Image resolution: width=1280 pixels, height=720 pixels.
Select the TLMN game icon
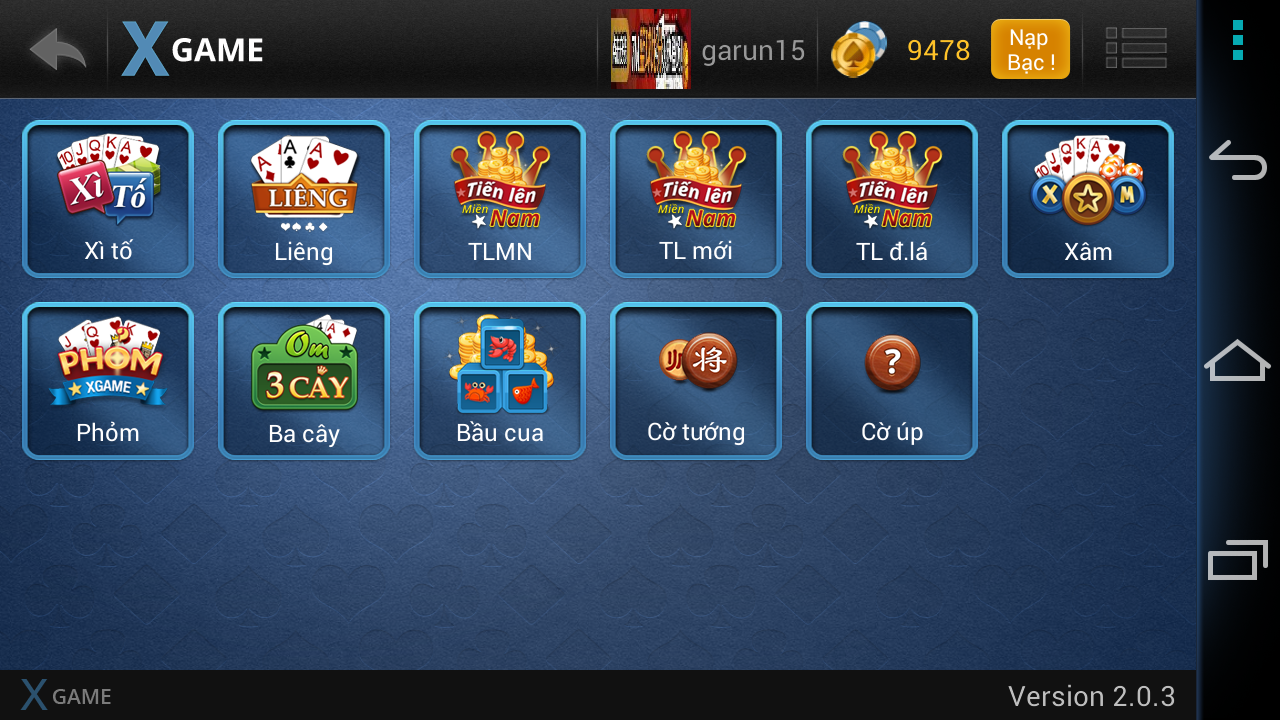pyautogui.click(x=499, y=198)
